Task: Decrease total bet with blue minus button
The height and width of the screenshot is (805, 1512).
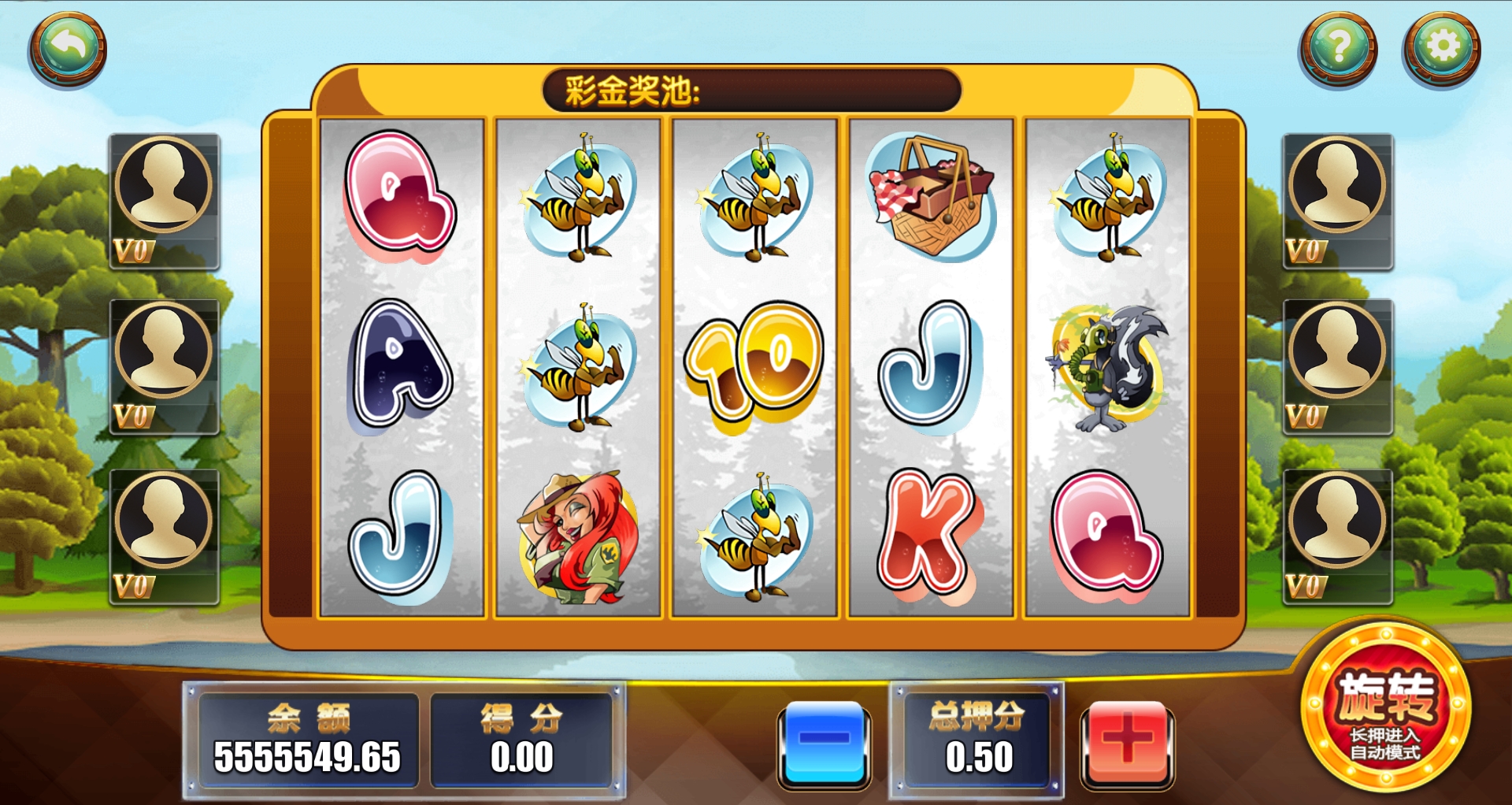Action: [824, 742]
